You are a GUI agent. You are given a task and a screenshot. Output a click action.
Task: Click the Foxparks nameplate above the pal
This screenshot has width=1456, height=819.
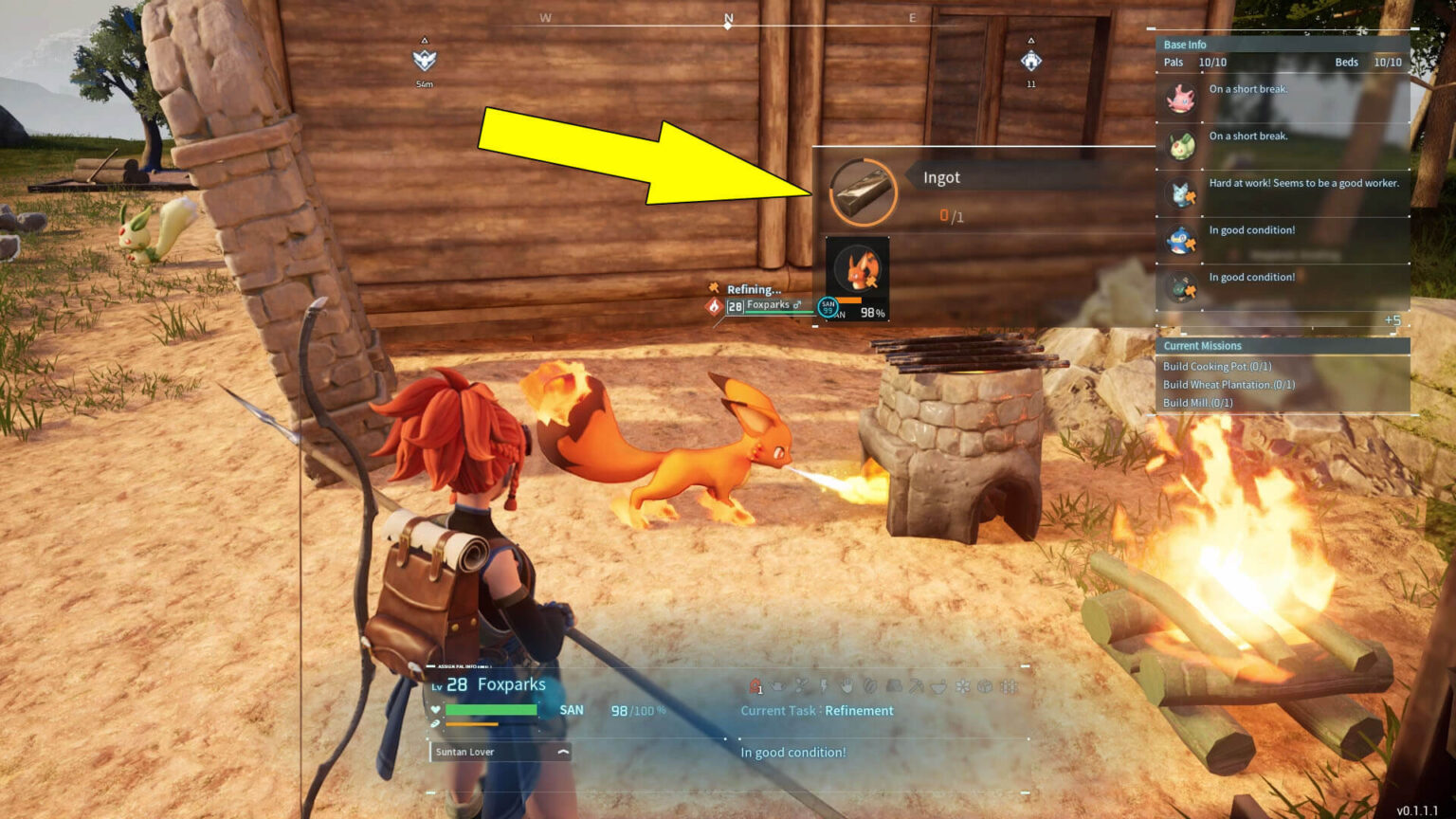pos(768,305)
